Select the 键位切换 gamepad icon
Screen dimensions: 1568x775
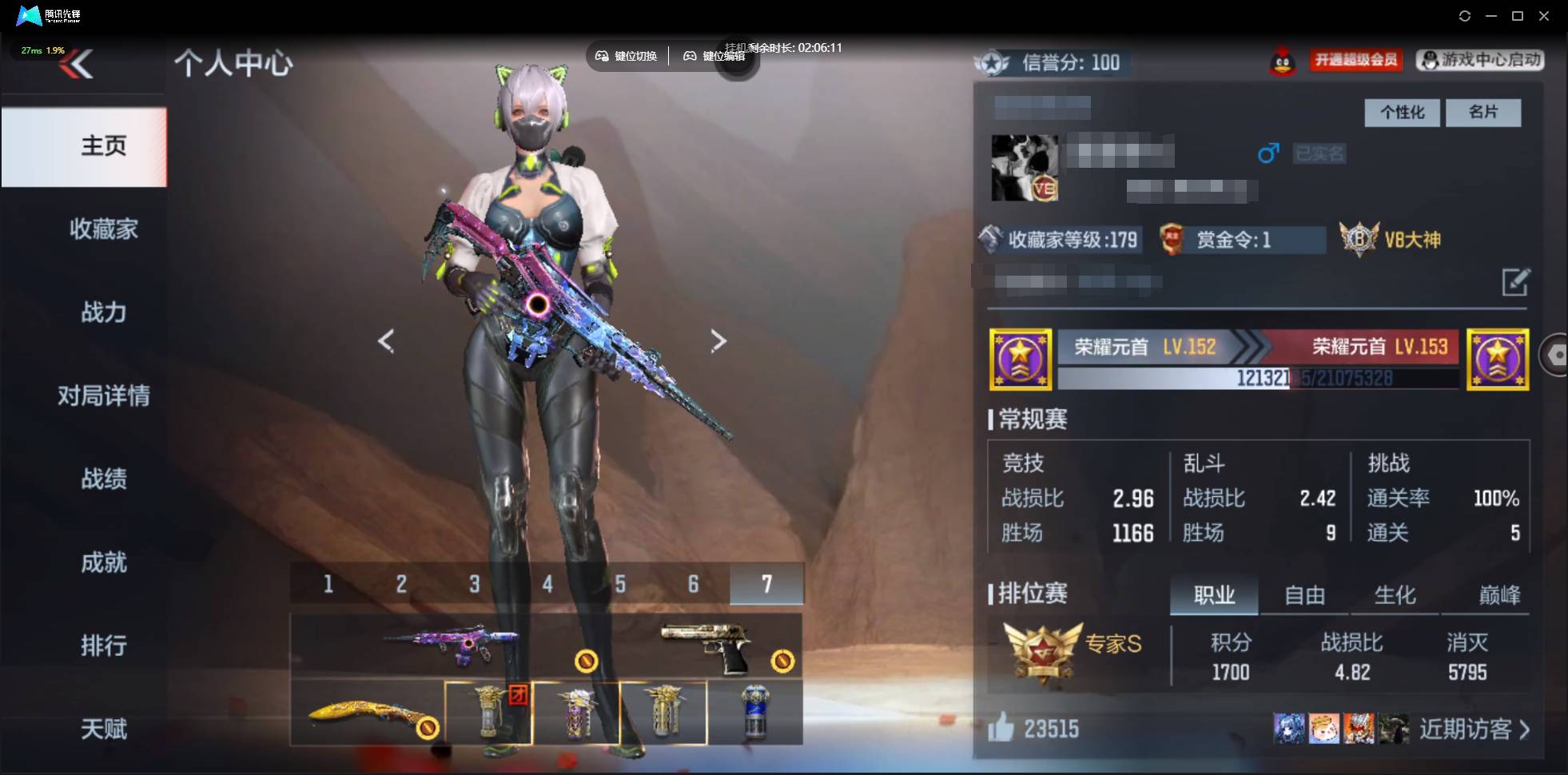coord(603,56)
